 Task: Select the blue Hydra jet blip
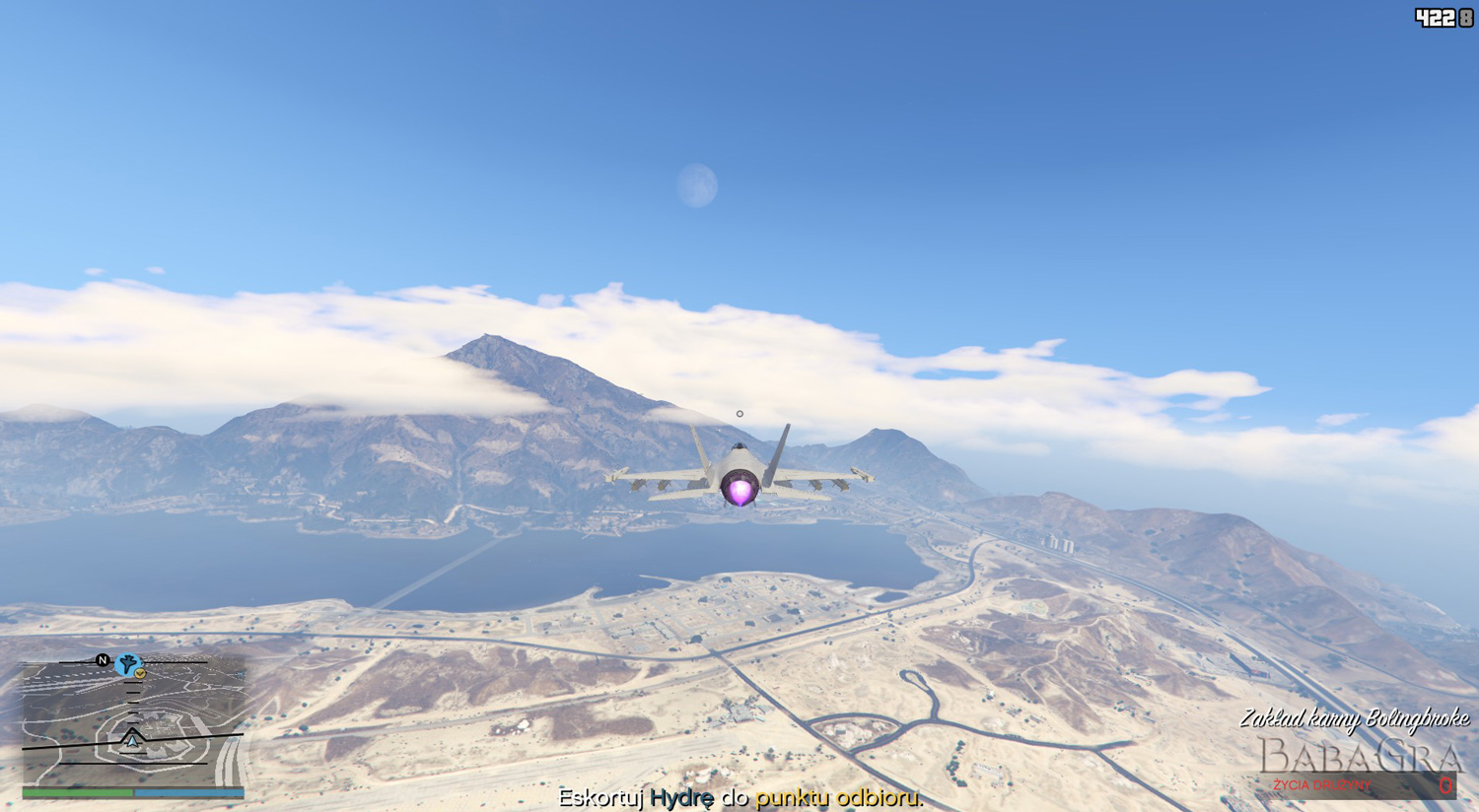pyautogui.click(x=126, y=664)
